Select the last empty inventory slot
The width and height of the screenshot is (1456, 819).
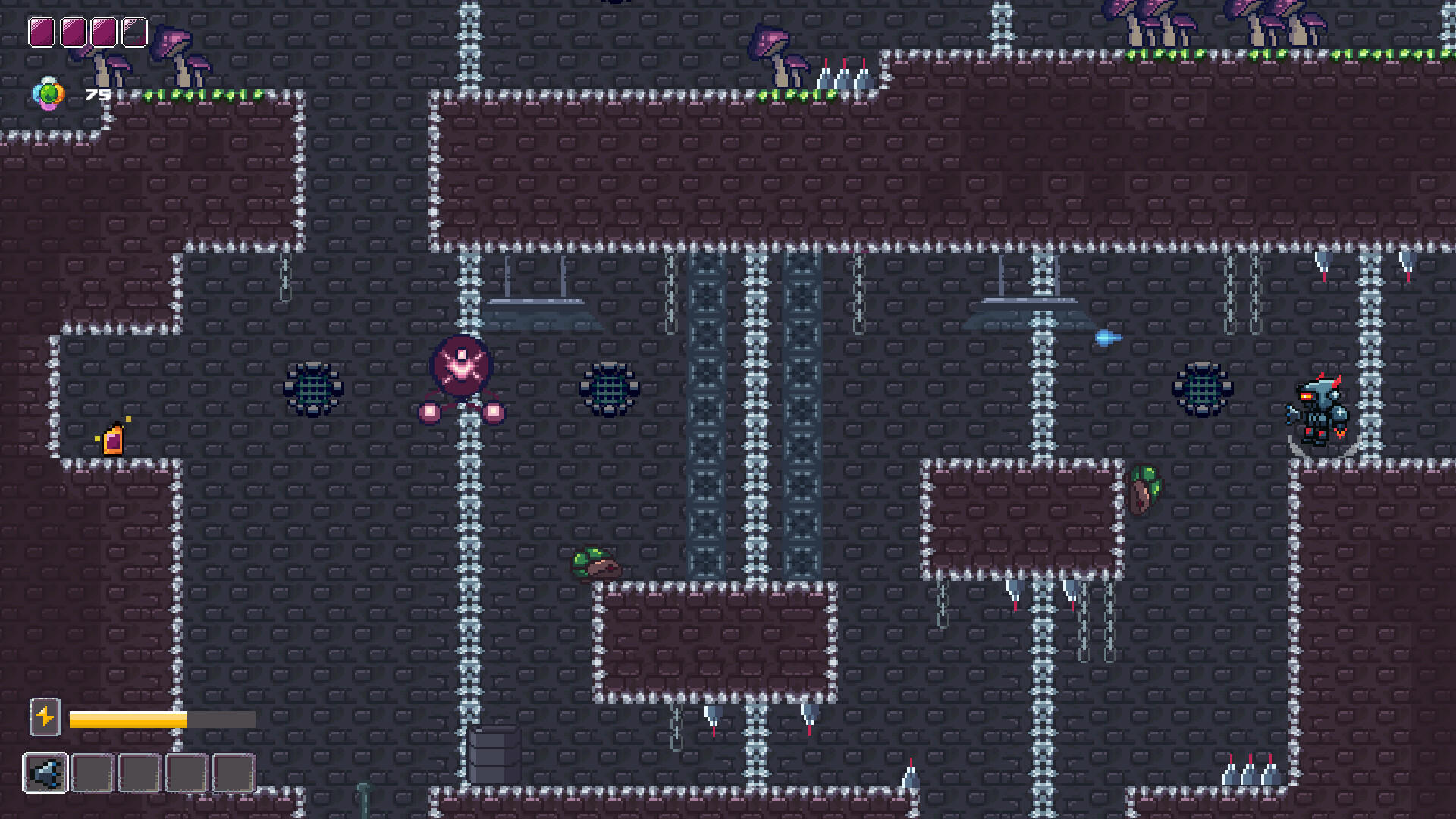(231, 773)
